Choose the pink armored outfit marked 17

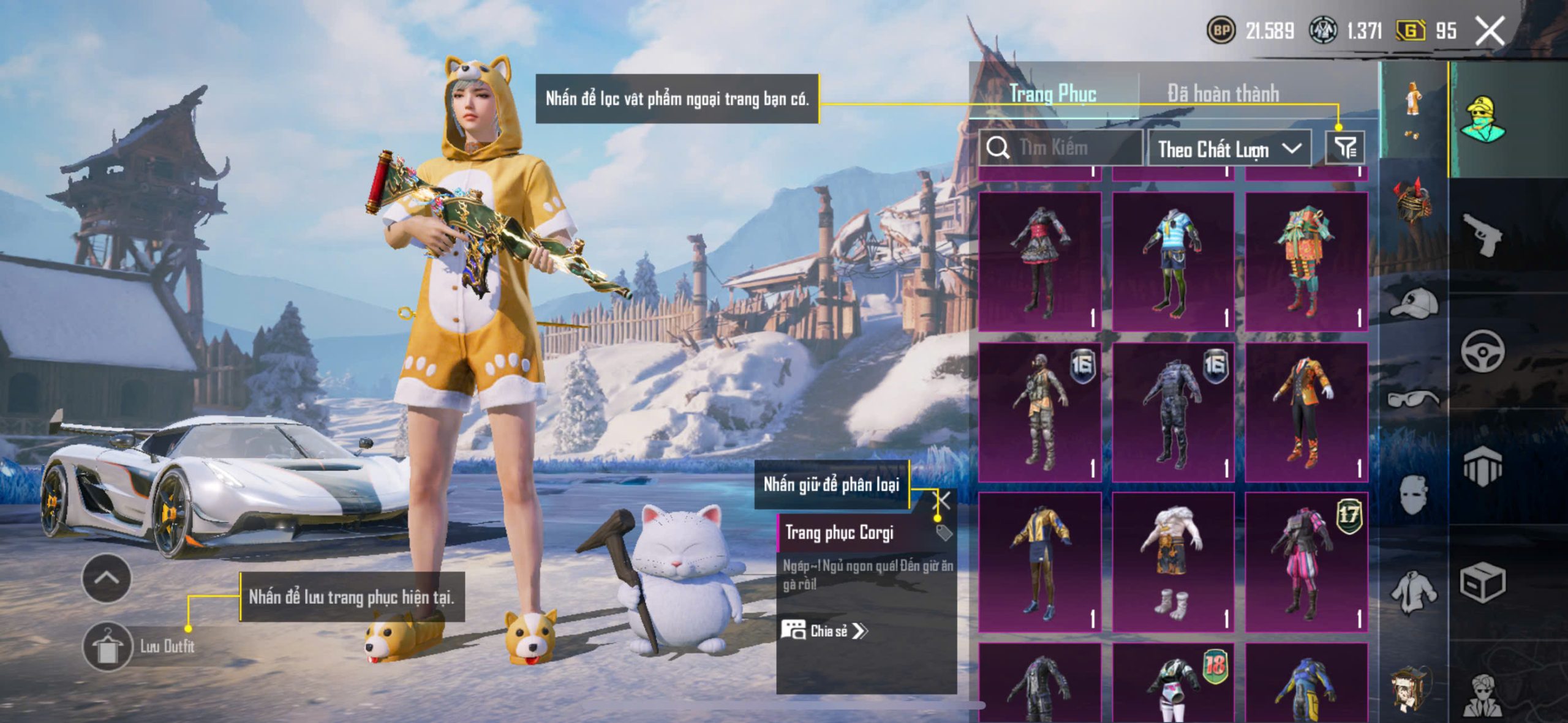pyautogui.click(x=1306, y=561)
